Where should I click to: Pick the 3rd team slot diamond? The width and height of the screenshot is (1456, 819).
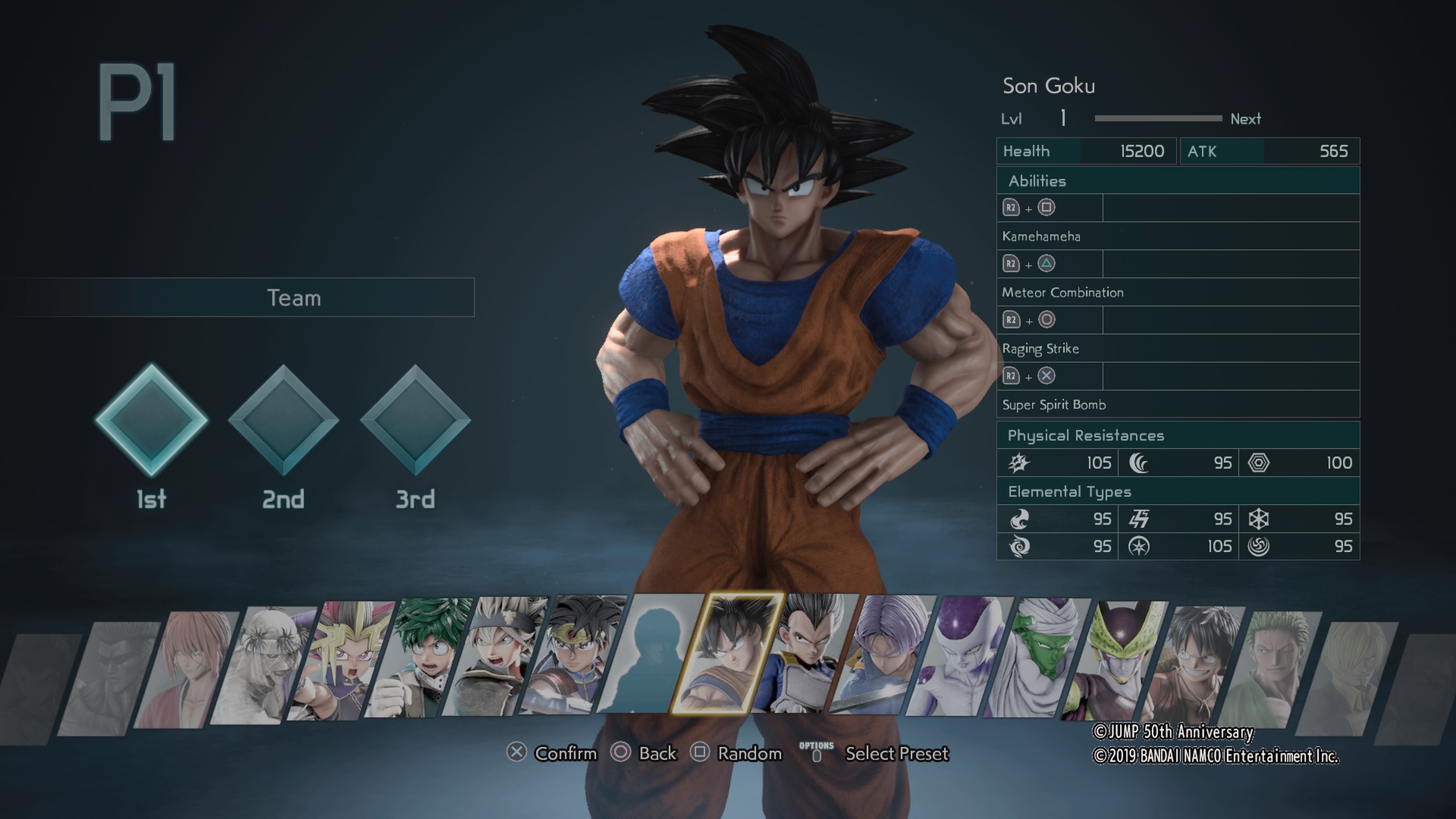point(416,420)
